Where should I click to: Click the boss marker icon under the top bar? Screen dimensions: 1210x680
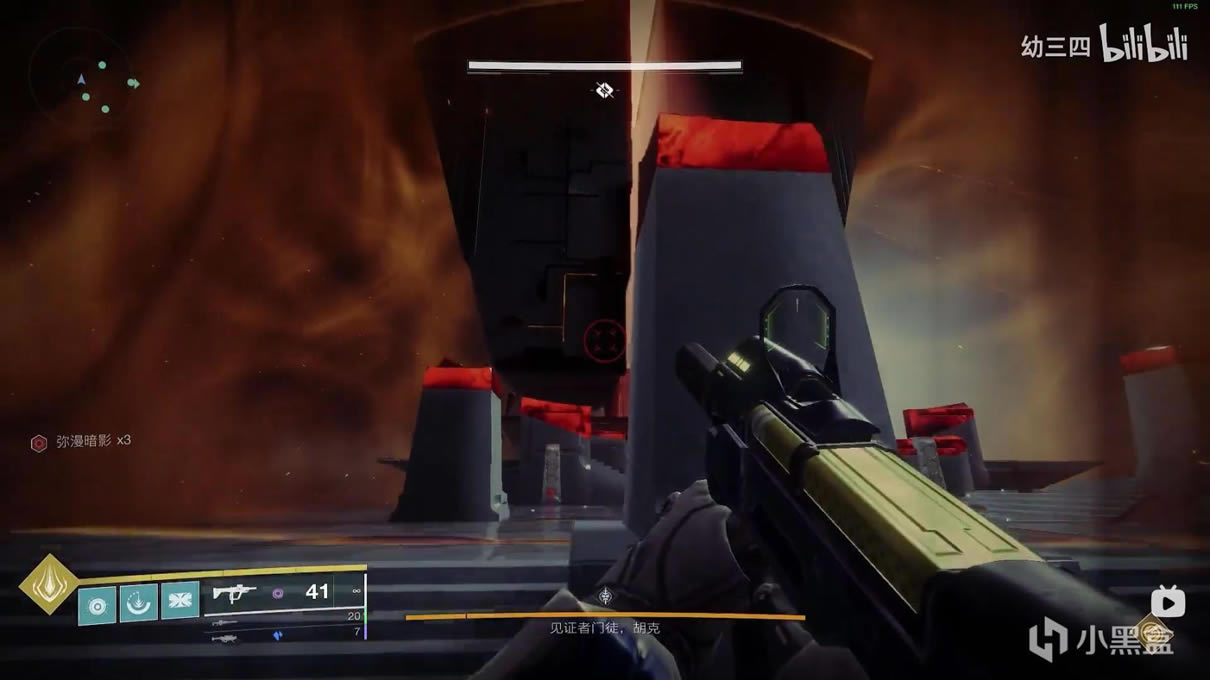click(604, 91)
